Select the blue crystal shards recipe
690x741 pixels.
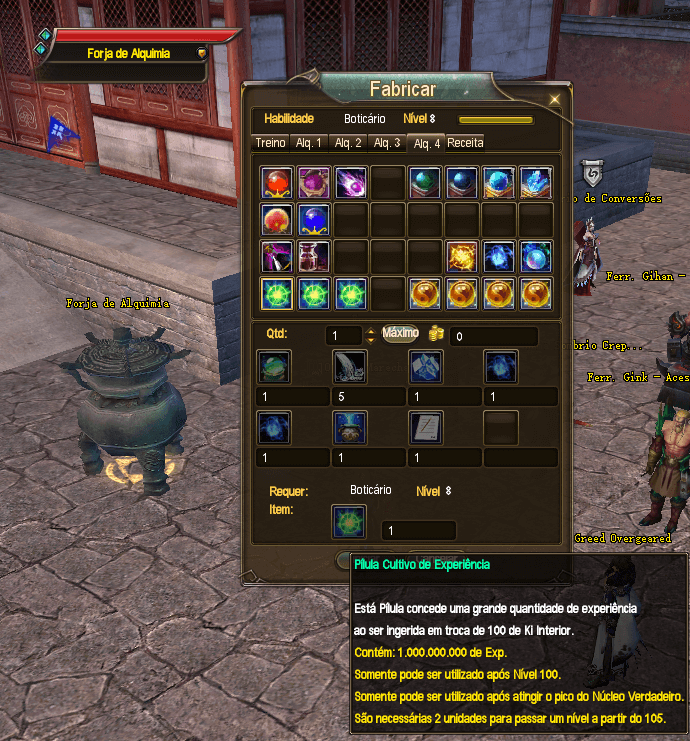[x=535, y=182]
